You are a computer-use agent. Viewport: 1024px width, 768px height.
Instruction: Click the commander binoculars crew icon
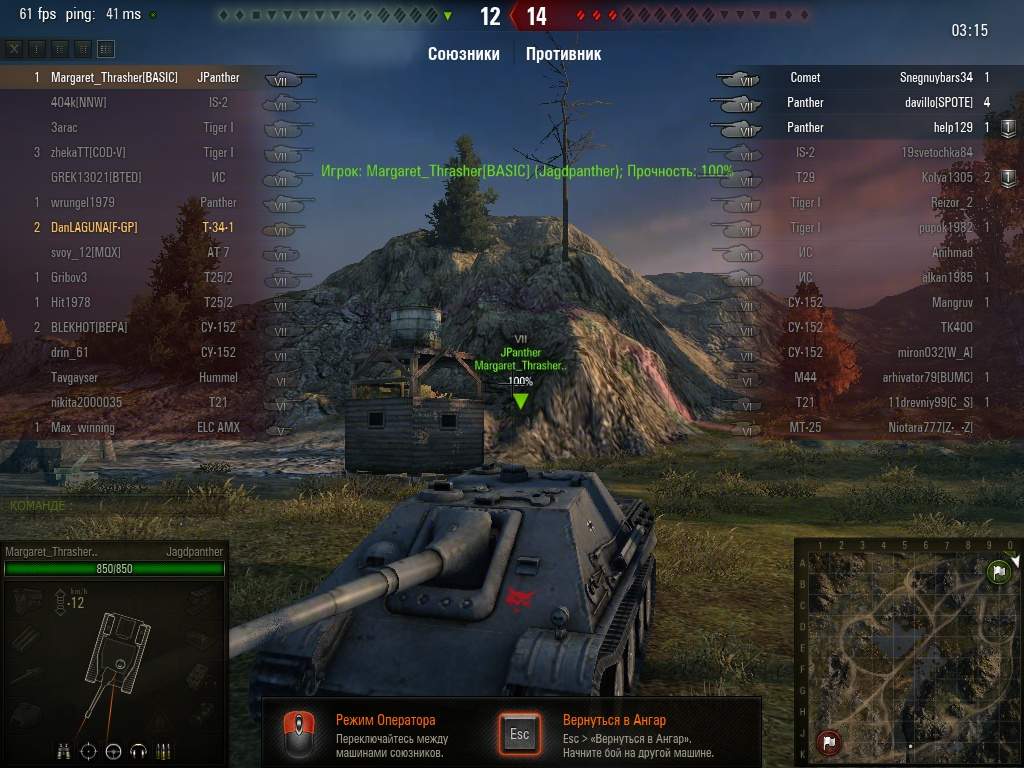pyautogui.click(x=64, y=750)
